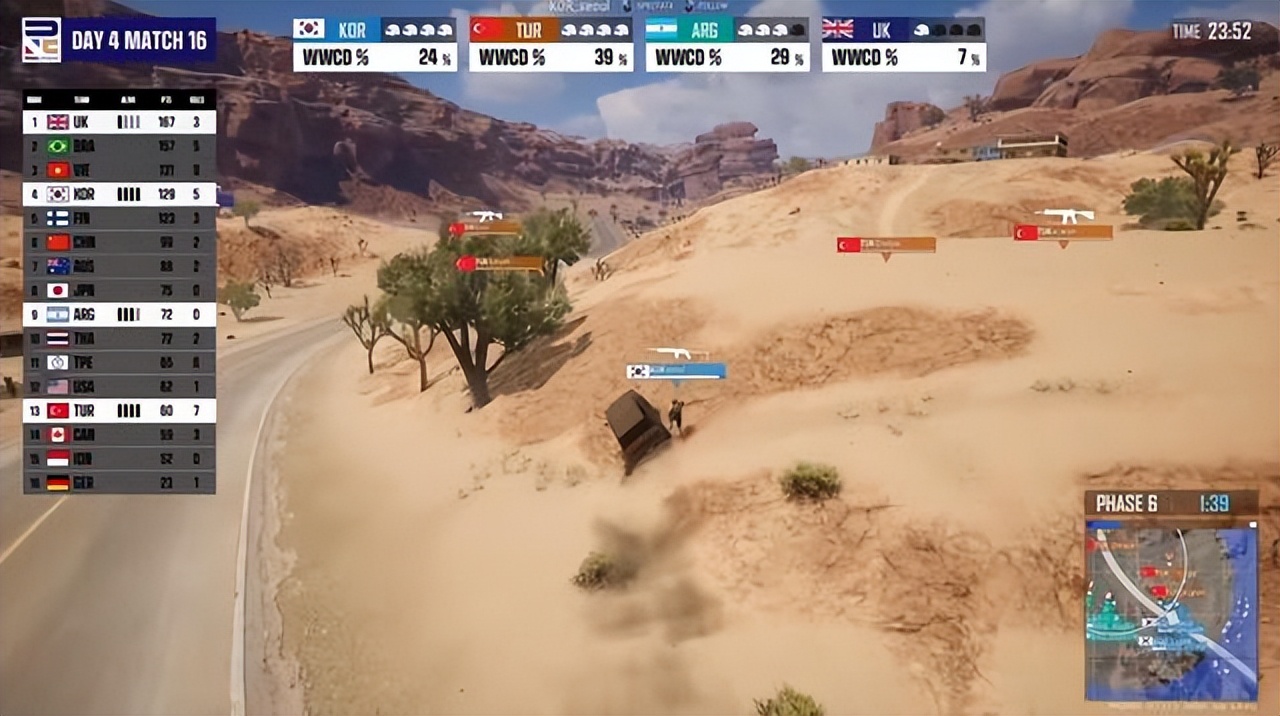
Task: Select the TUR team win-chance panel
Action: (x=551, y=44)
